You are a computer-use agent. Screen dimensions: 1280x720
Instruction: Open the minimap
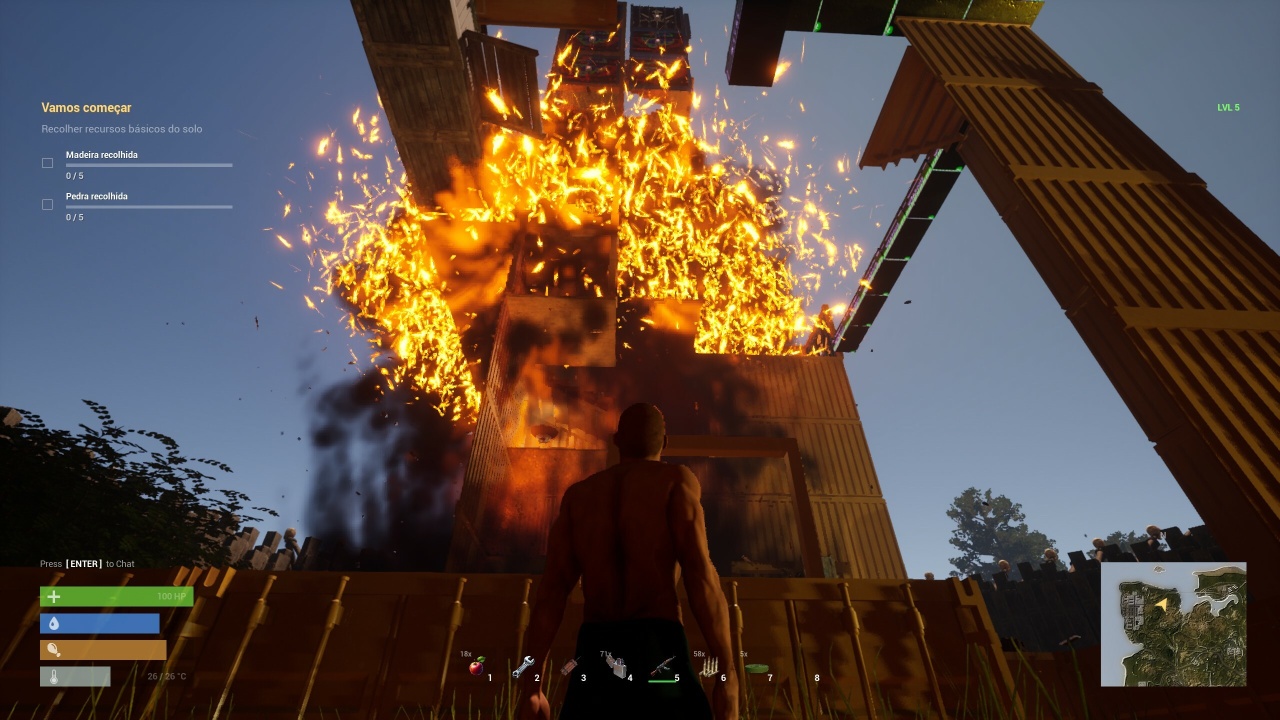(x=1173, y=624)
